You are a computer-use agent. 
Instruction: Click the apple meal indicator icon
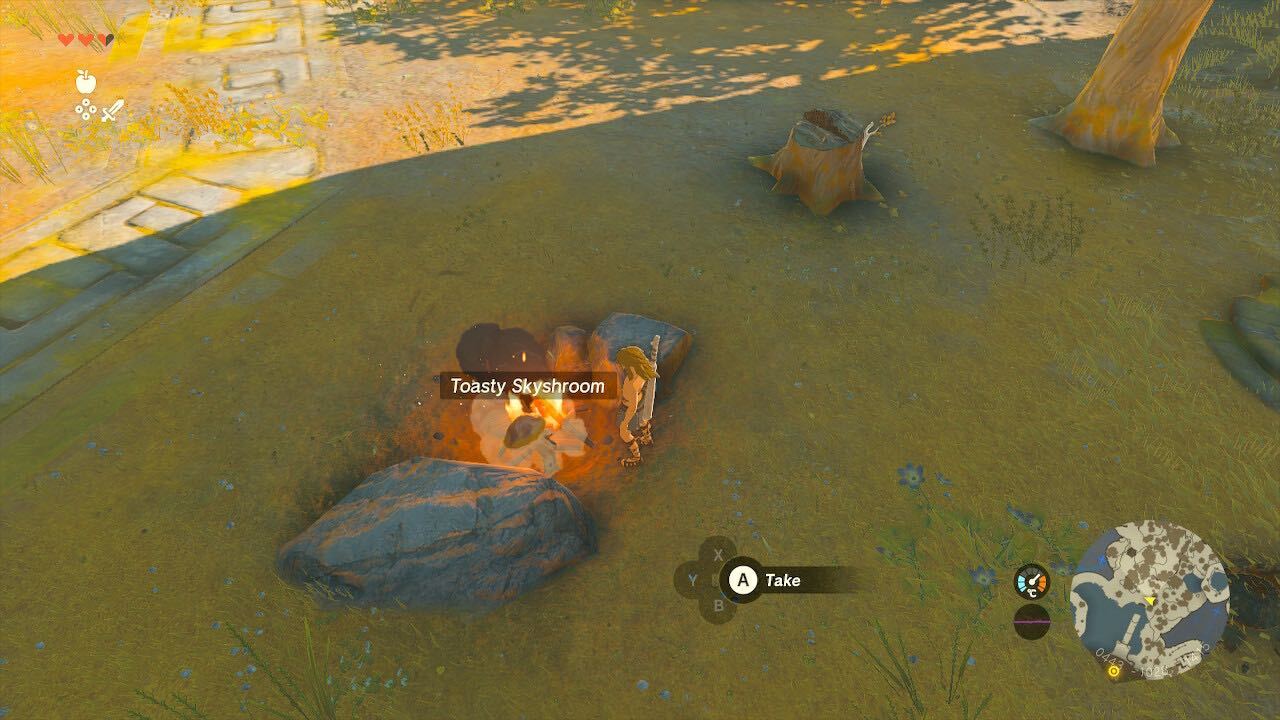86,83
